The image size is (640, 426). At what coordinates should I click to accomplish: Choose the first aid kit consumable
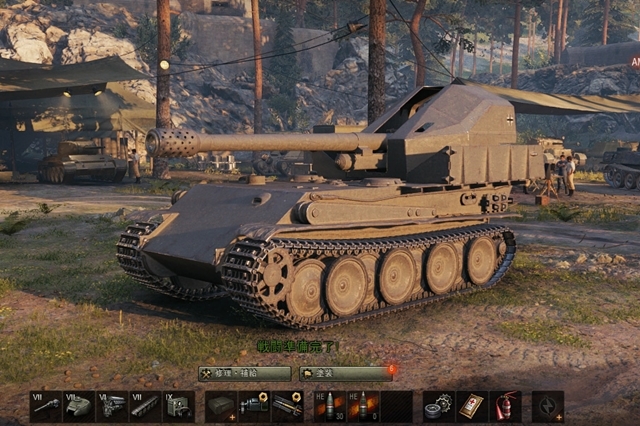471,406
